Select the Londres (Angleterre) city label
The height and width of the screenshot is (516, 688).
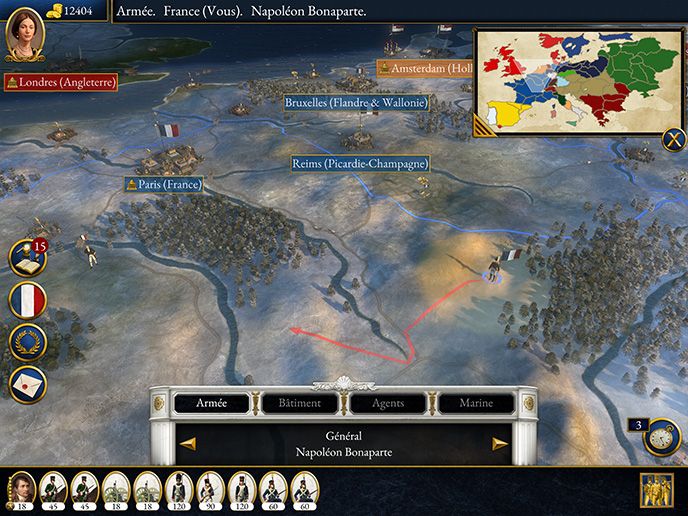[x=61, y=82]
